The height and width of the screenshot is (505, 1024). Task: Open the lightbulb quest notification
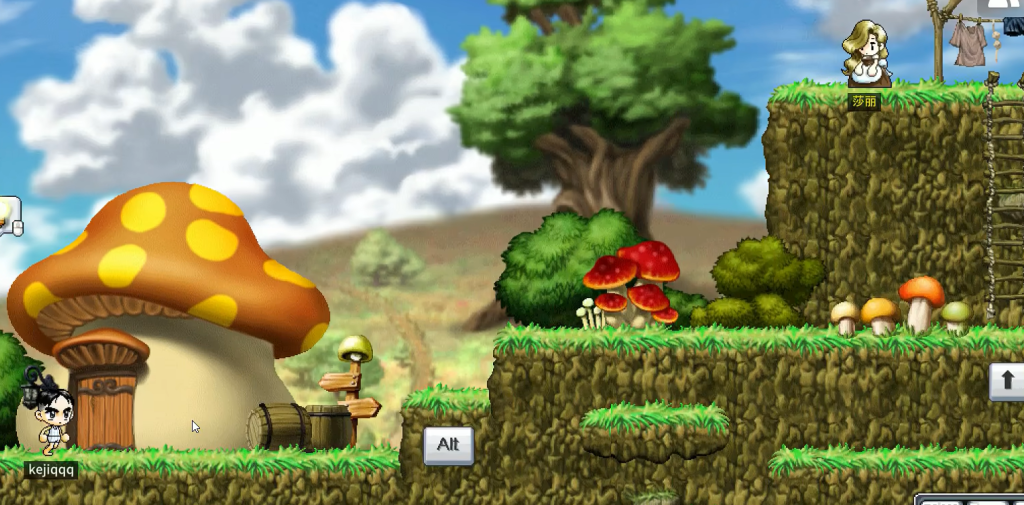(8, 212)
